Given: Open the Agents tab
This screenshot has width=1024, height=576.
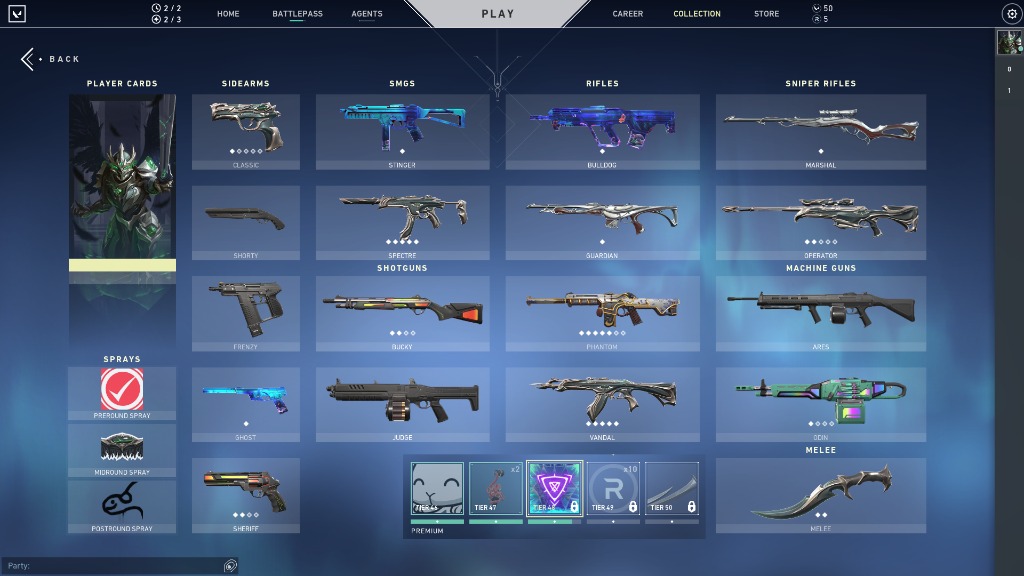Looking at the screenshot, I should (x=367, y=14).
